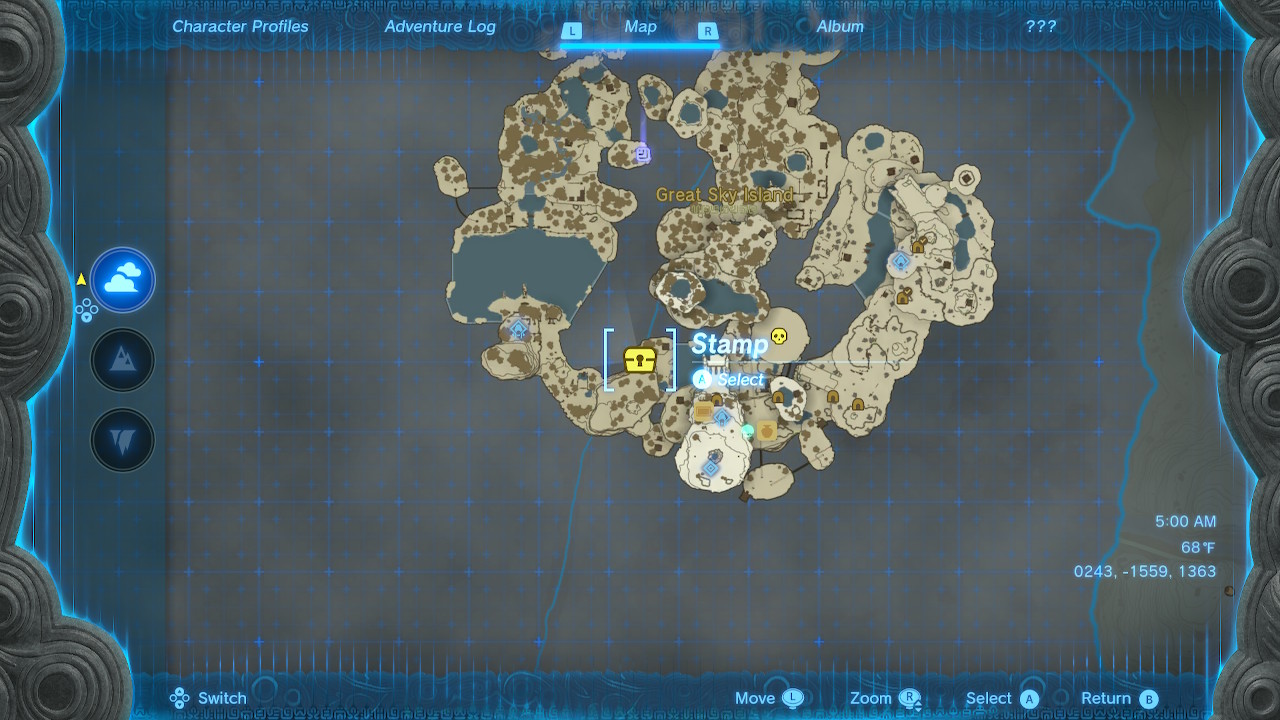This screenshot has width=1280, height=720.
Task: Switch to the Album tab
Action: (838, 26)
